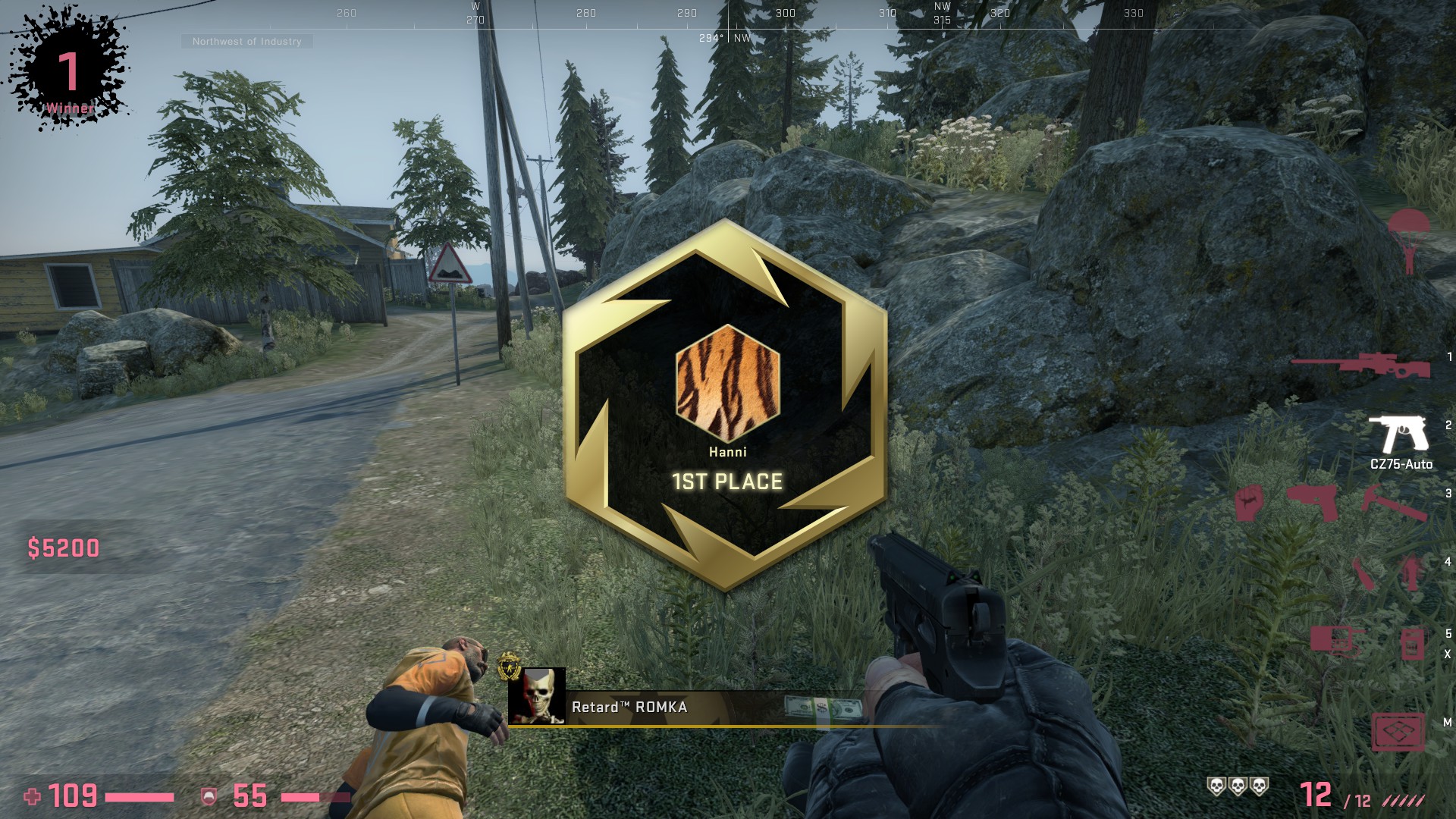Viewport: 1456px width, 819px height.
Task: Select the sniper rifle weapon slot
Action: [x=1360, y=366]
